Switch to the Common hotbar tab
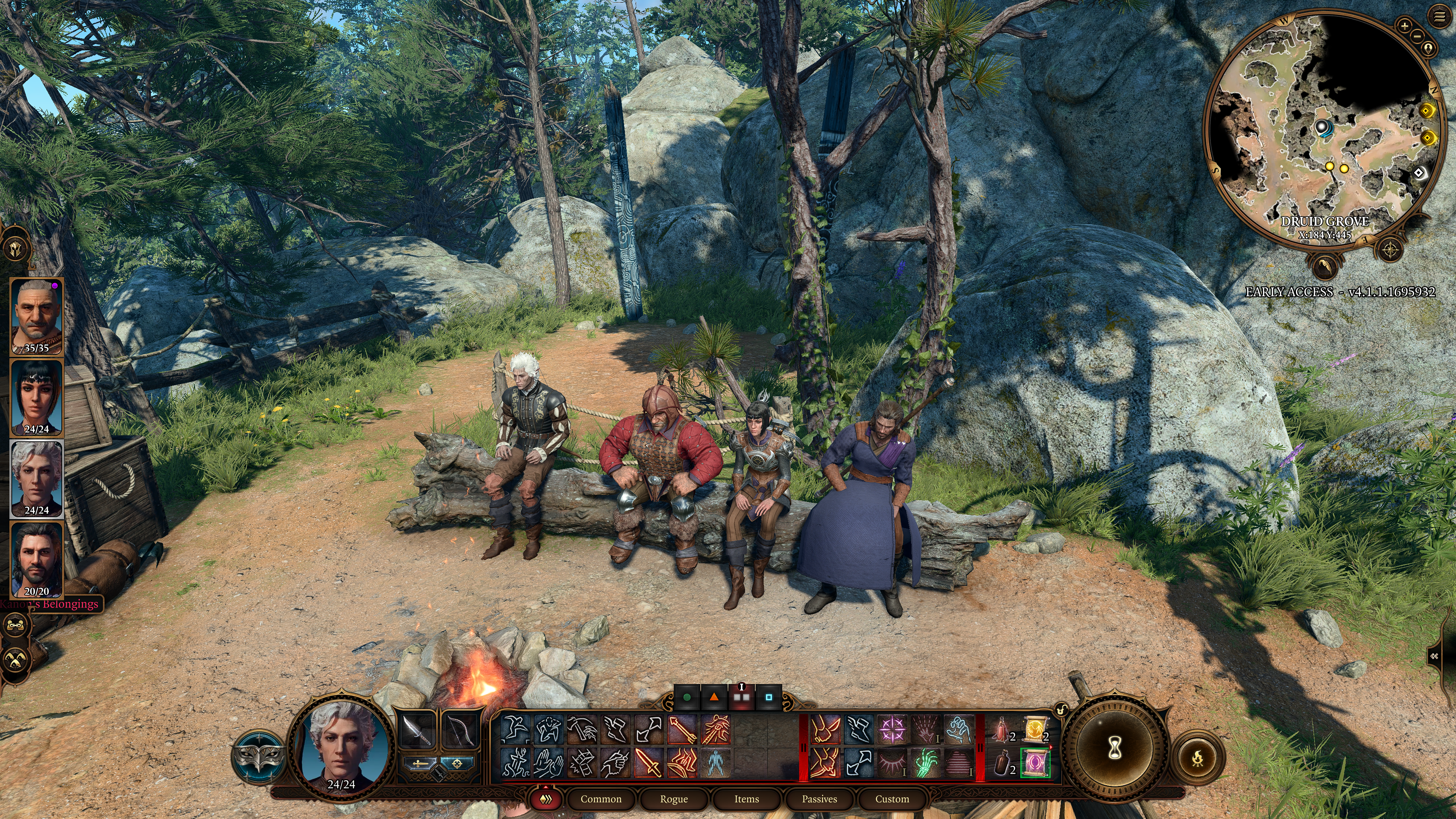Viewport: 1456px width, 819px height. click(x=601, y=799)
